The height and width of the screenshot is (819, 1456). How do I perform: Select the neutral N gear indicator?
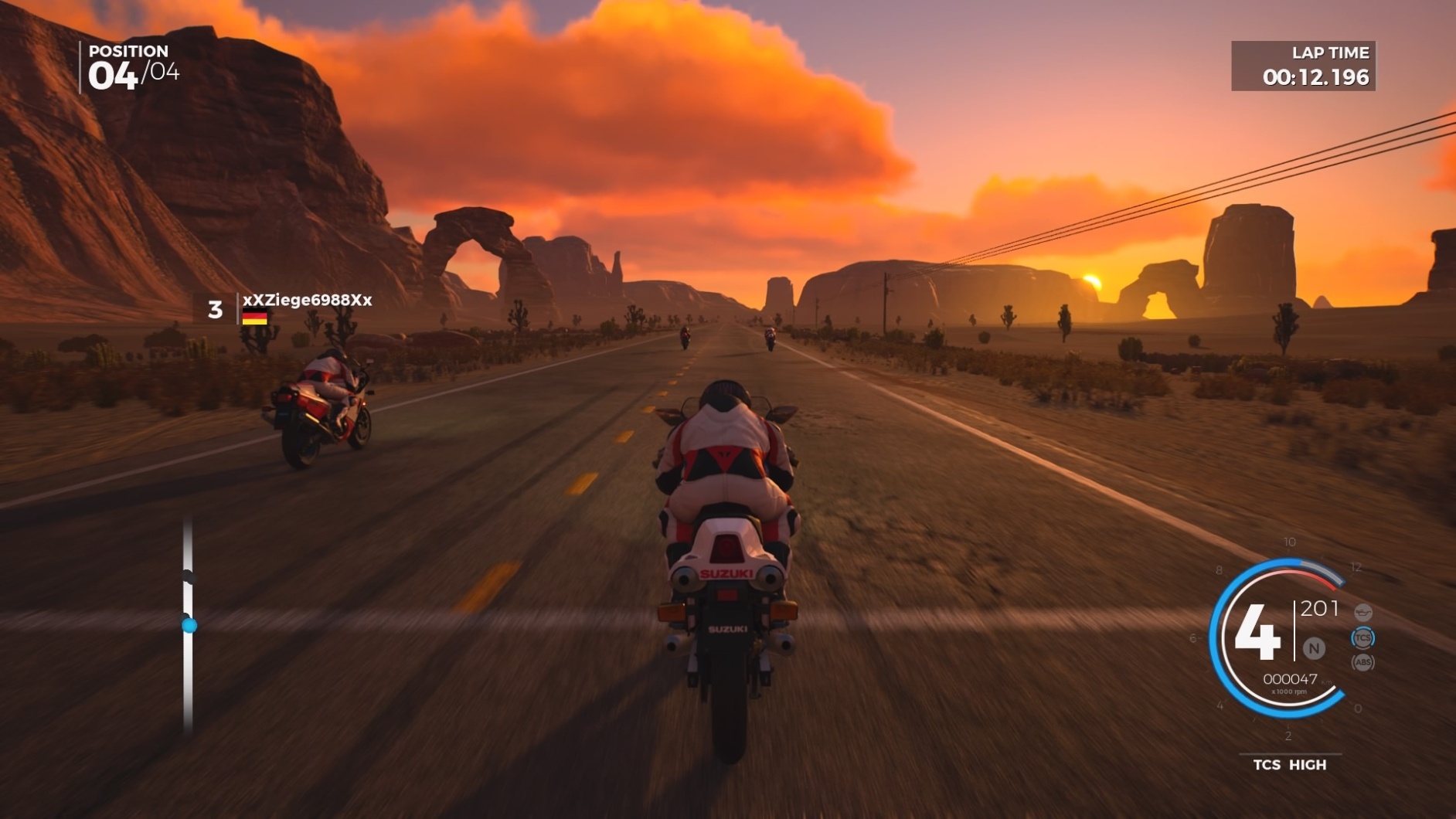(1313, 648)
